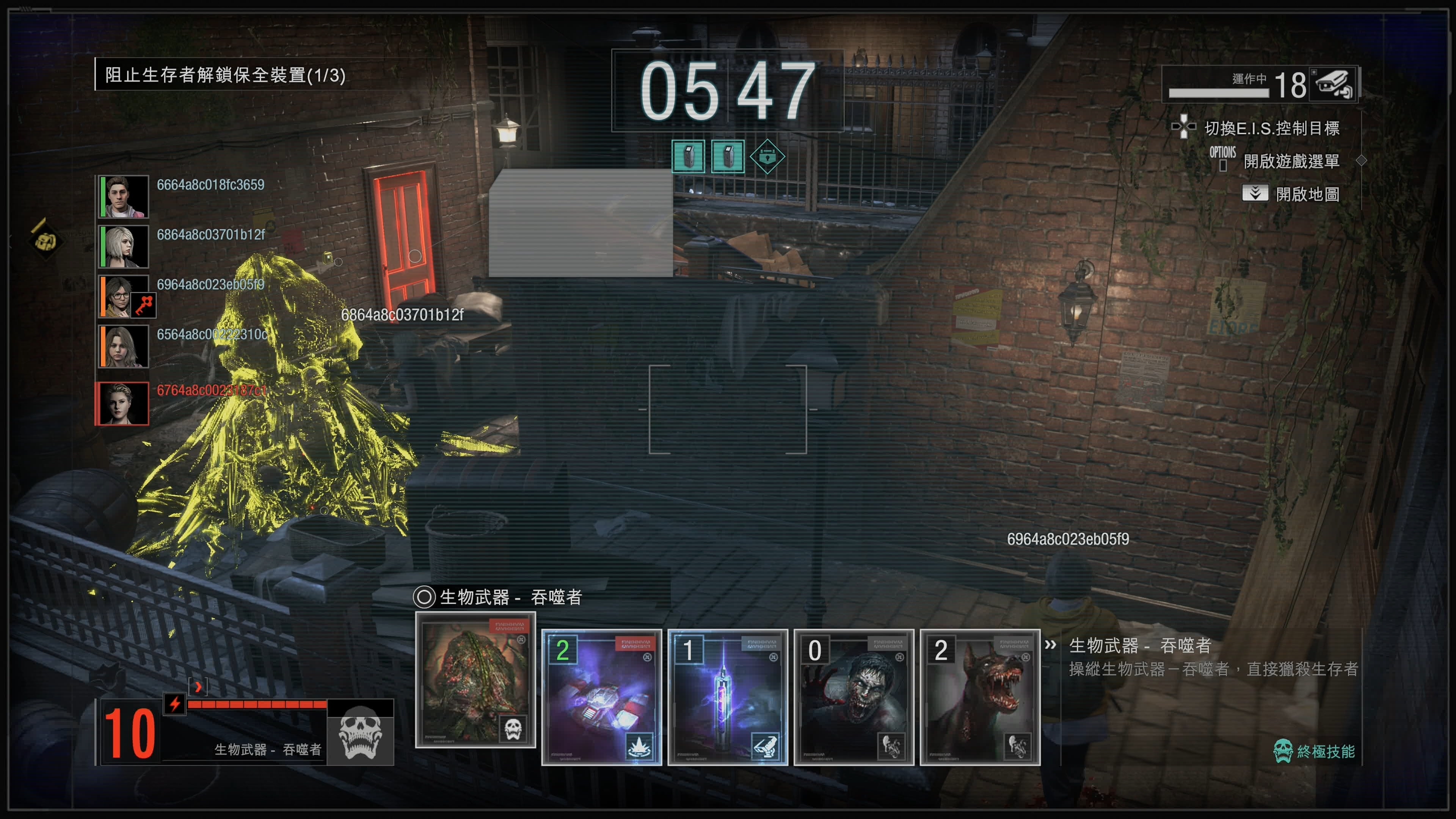Choose the cost 2 trap device card

[x=601, y=697]
